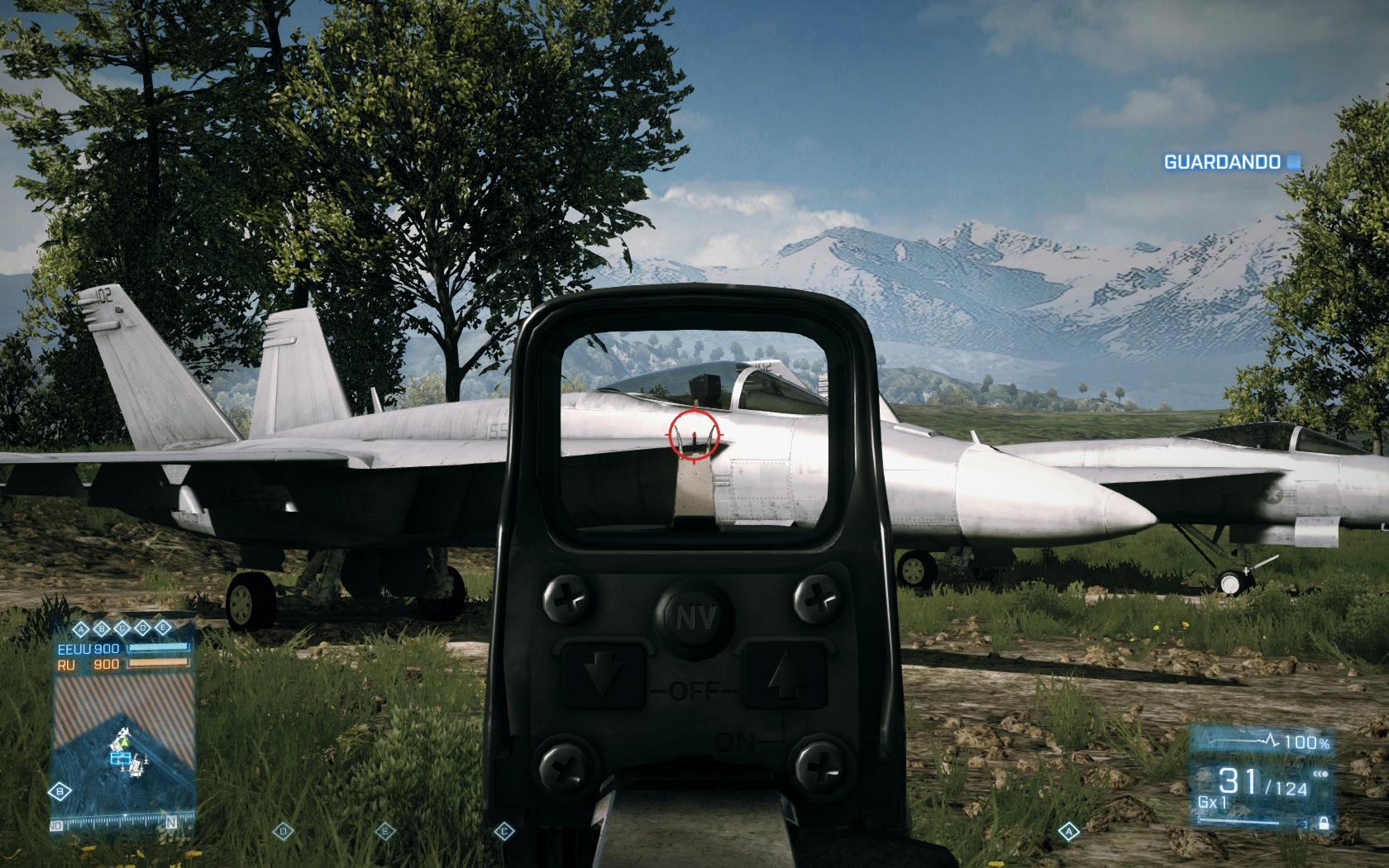The width and height of the screenshot is (1389, 868).
Task: Click the blue capture point marker on the minimap
Action: [x=120, y=758]
